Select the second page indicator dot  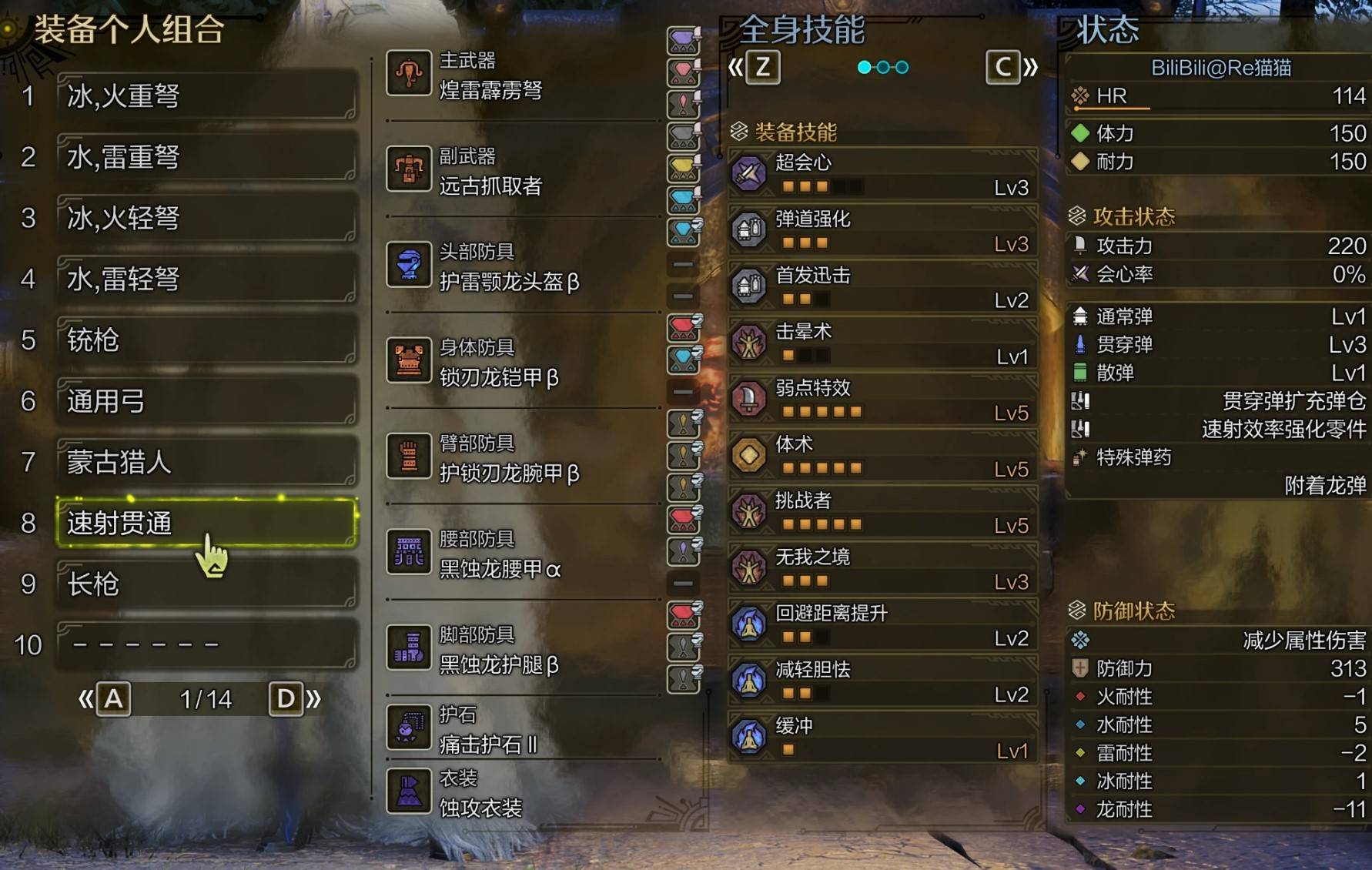coord(882,68)
